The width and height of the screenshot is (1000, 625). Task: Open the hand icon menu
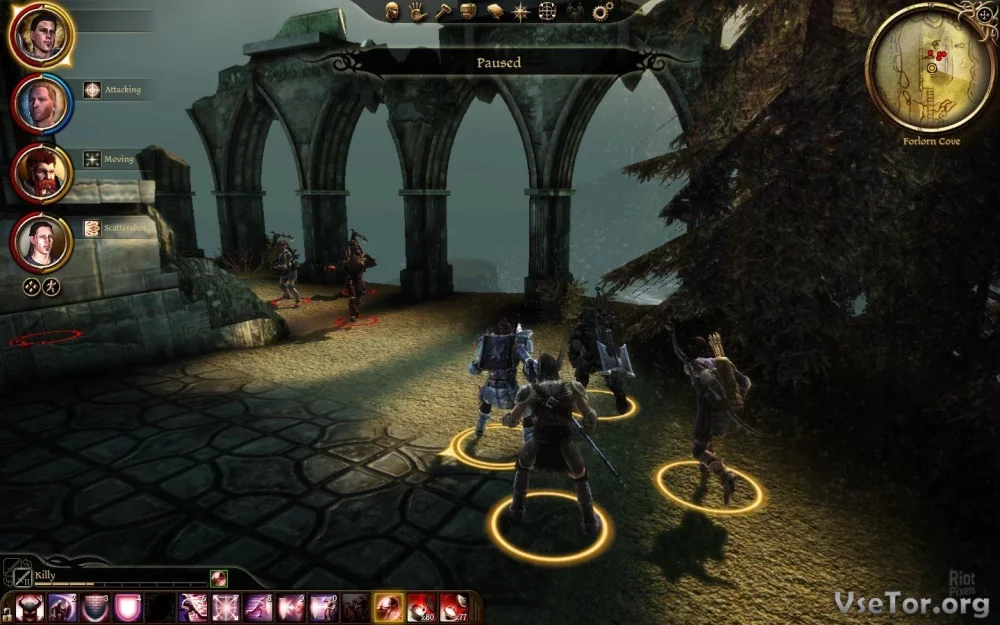coord(419,12)
